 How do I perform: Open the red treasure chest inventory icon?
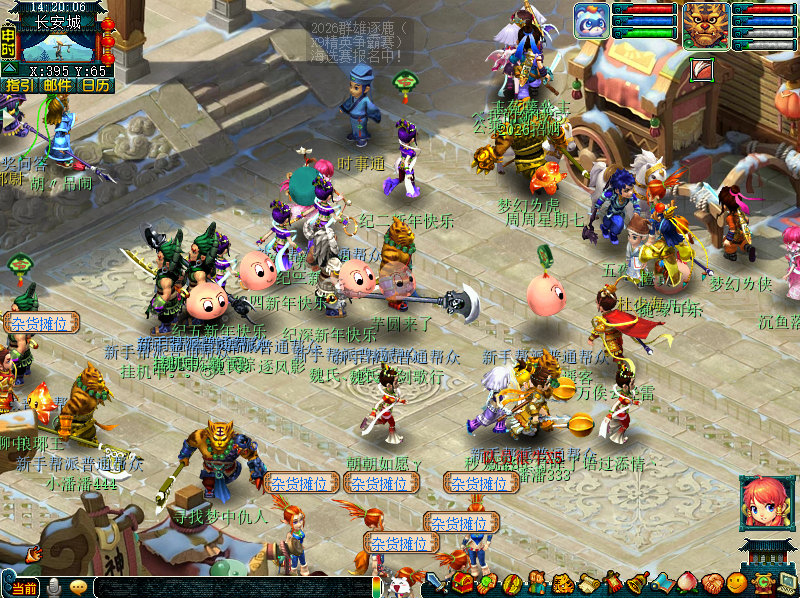point(463,582)
